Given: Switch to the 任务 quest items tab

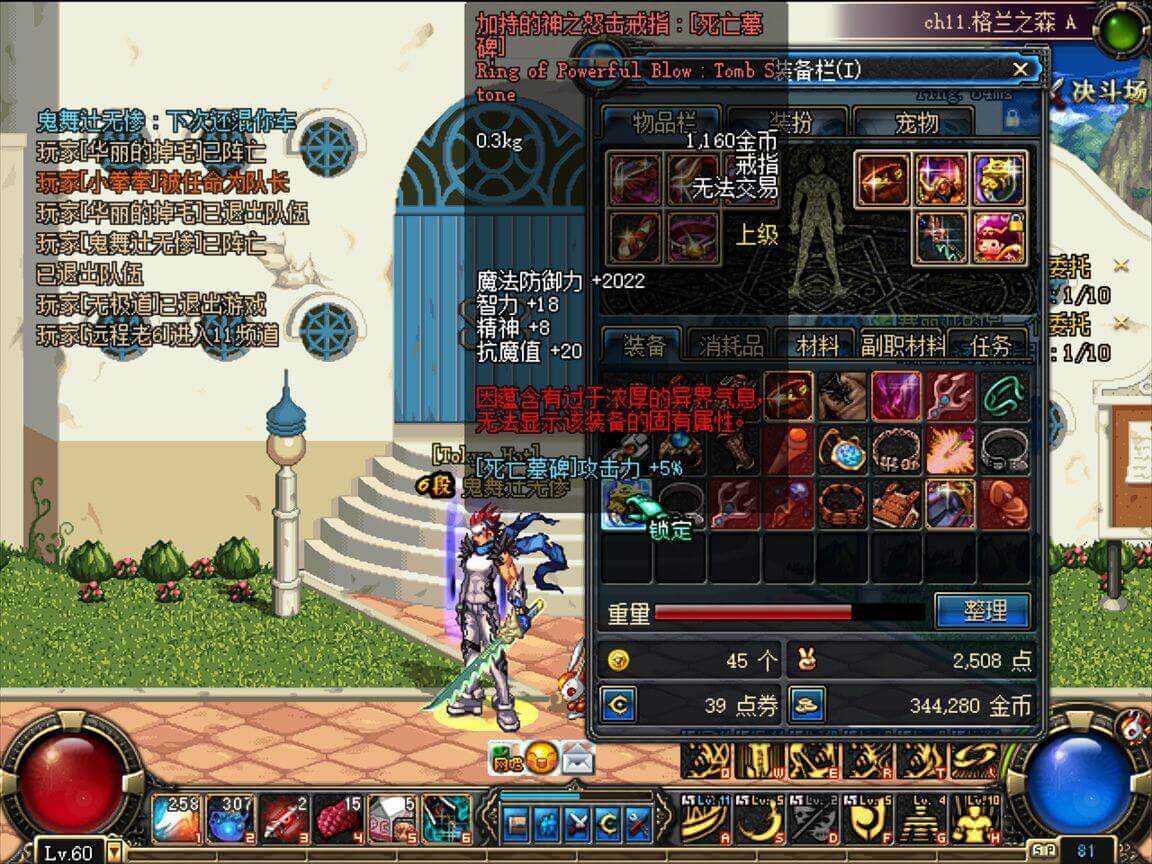Looking at the screenshot, I should (x=990, y=346).
